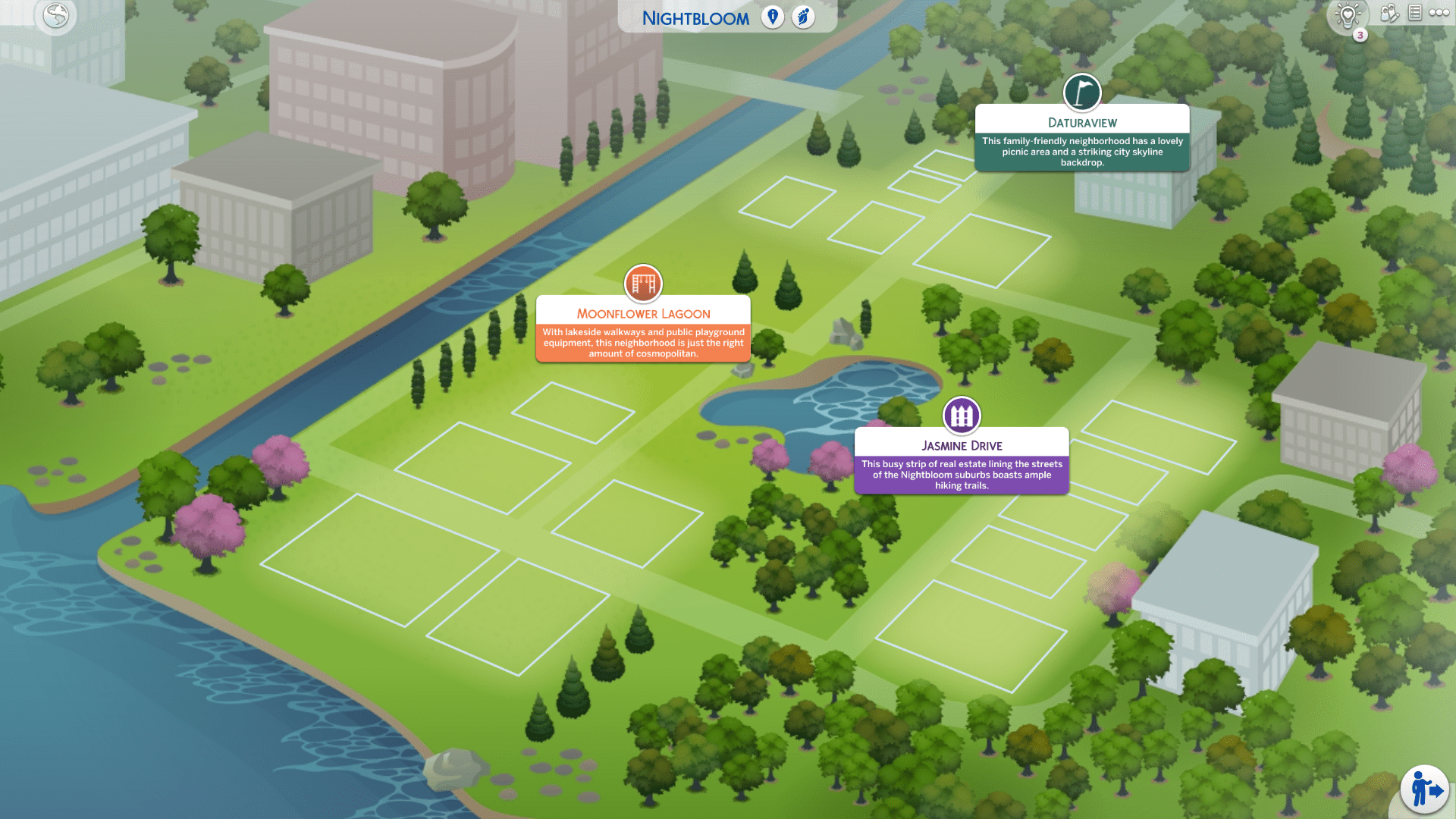
Task: Open the list panel icon
Action: 1414,13
